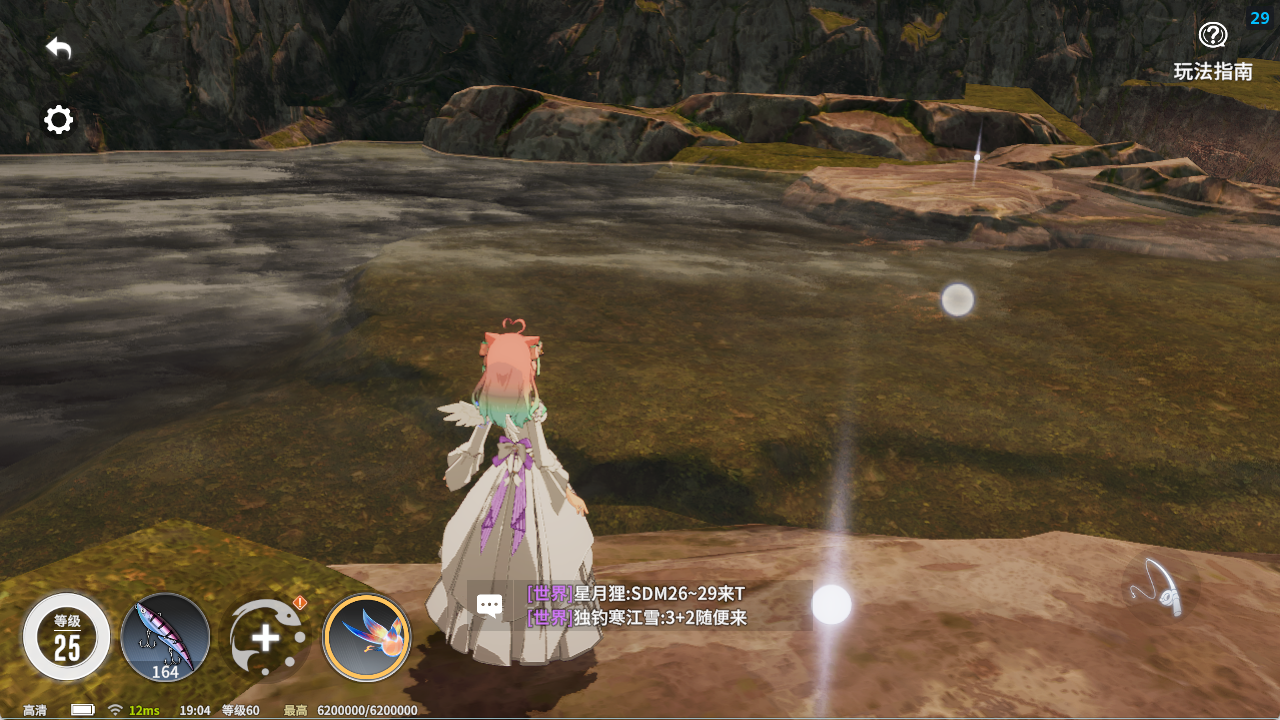Expand the world chat message panel
This screenshot has height=720, width=1280.
489,605
